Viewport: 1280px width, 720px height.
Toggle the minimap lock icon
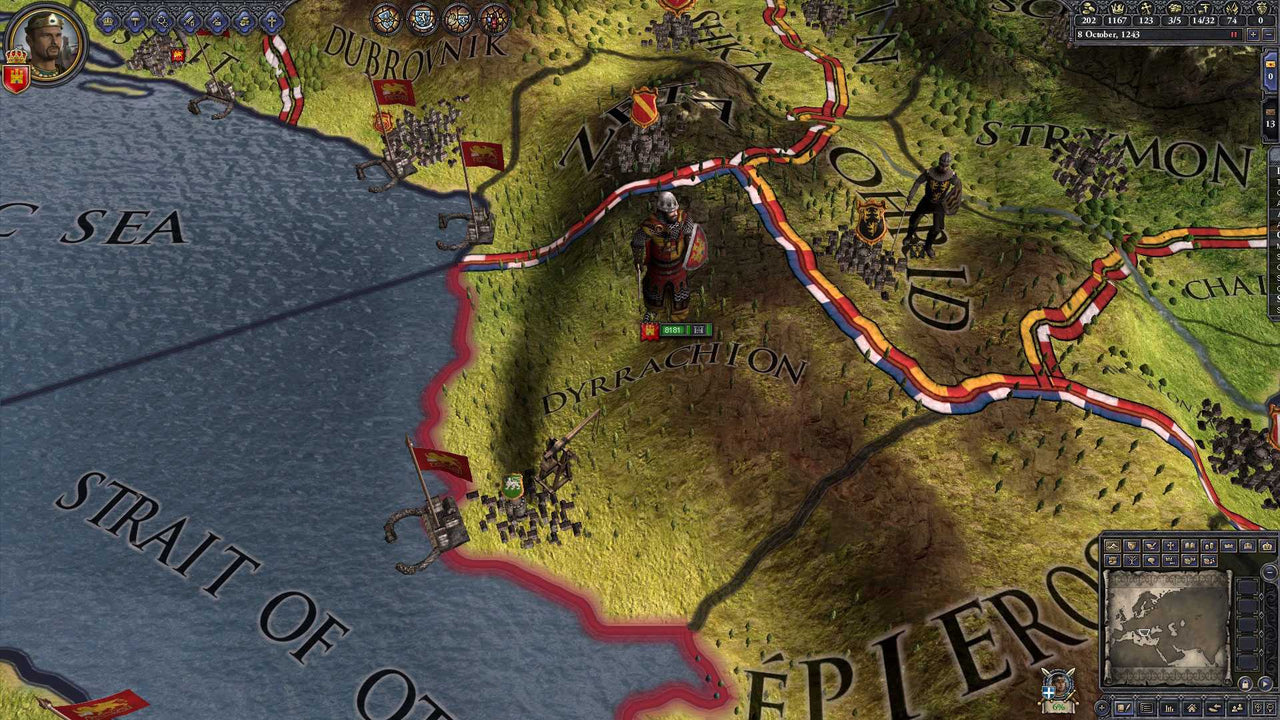[1245, 682]
